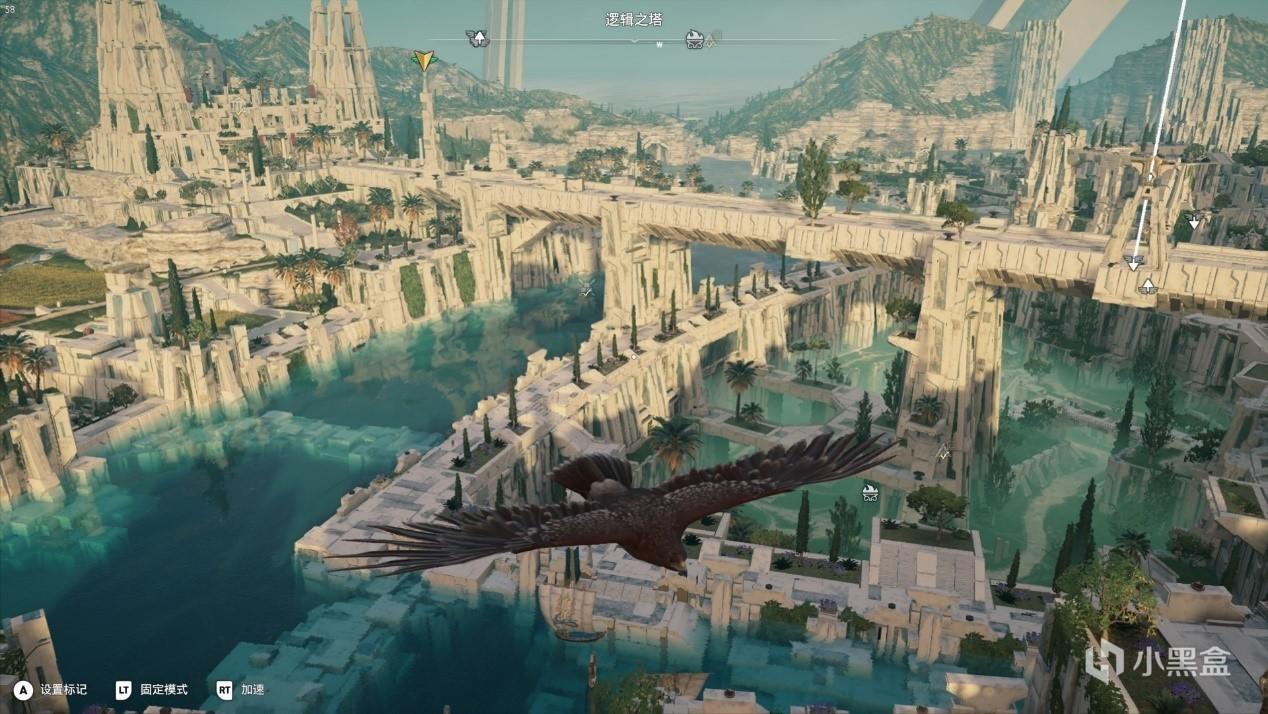Click the flaming forge icon on the compass
This screenshot has height=714, width=1268.
(695, 39)
